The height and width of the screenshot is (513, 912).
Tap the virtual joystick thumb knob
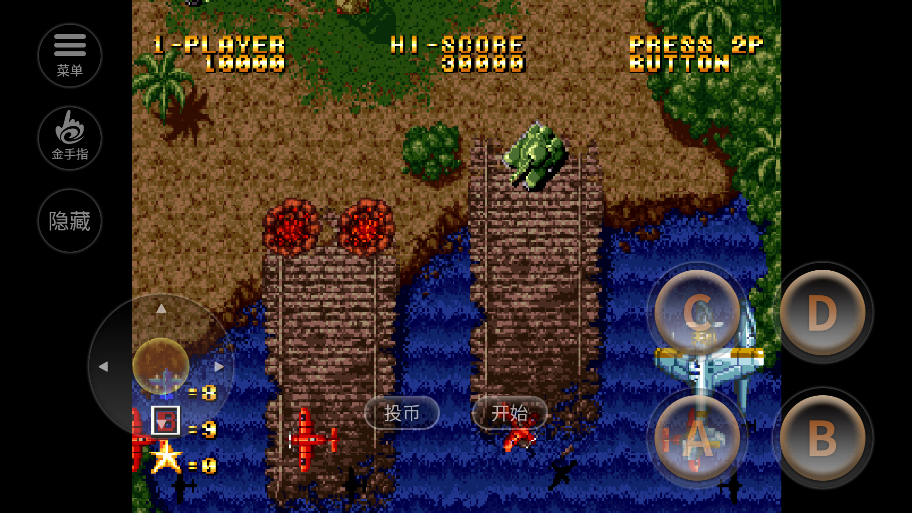[161, 365]
